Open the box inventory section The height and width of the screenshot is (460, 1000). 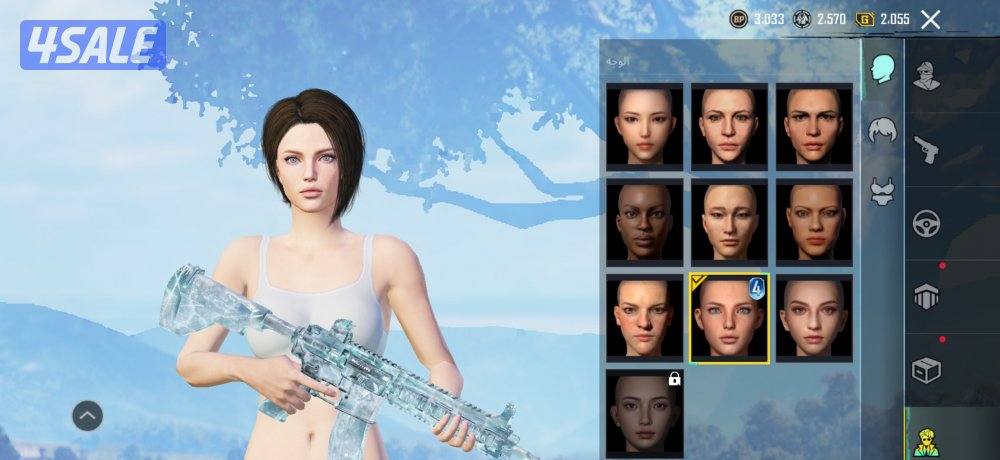927,371
